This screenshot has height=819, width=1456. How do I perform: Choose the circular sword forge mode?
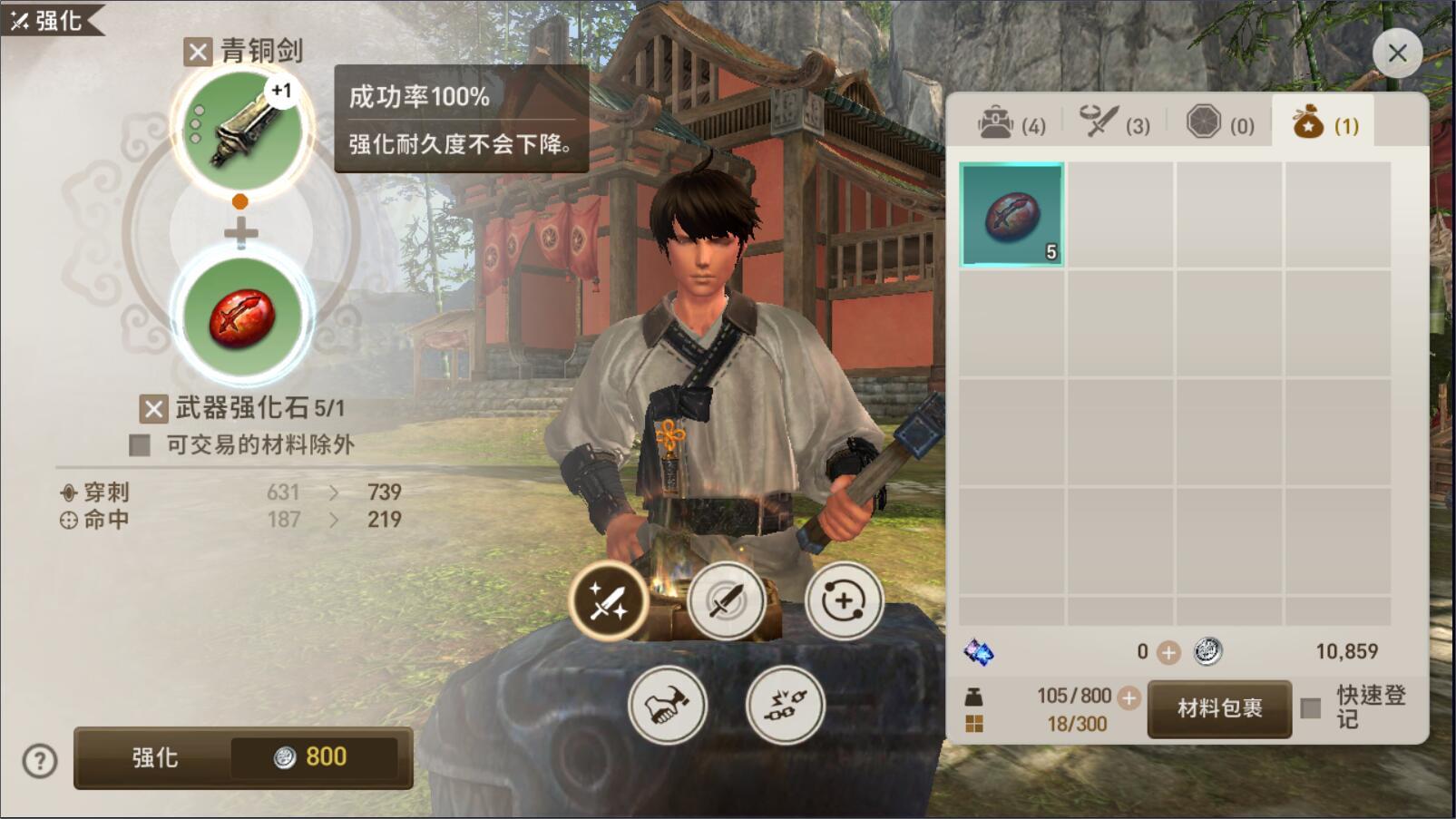(x=726, y=600)
